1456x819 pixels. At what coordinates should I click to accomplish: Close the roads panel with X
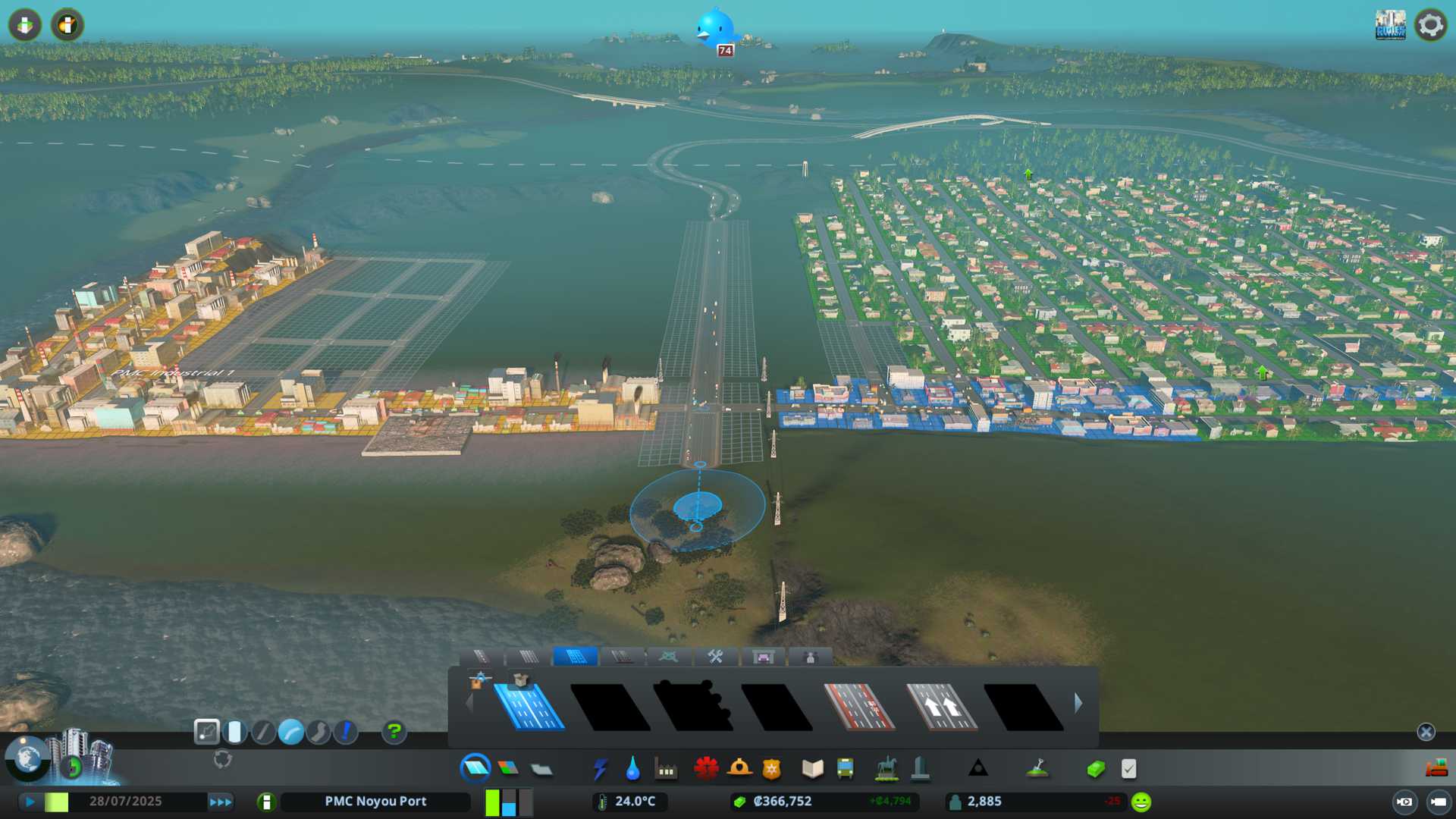pyautogui.click(x=1426, y=732)
